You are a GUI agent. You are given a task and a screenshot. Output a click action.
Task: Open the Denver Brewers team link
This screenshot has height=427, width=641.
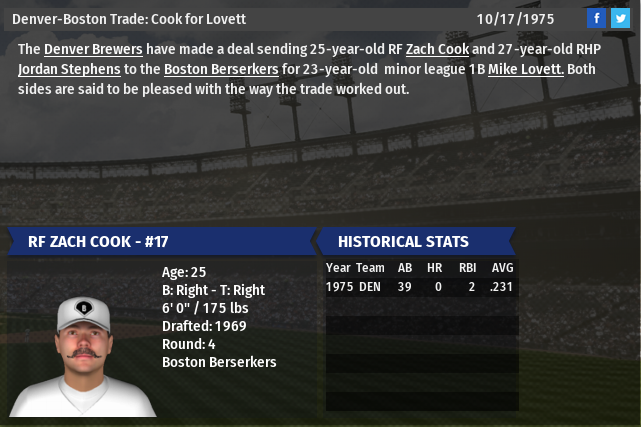pyautogui.click(x=93, y=49)
